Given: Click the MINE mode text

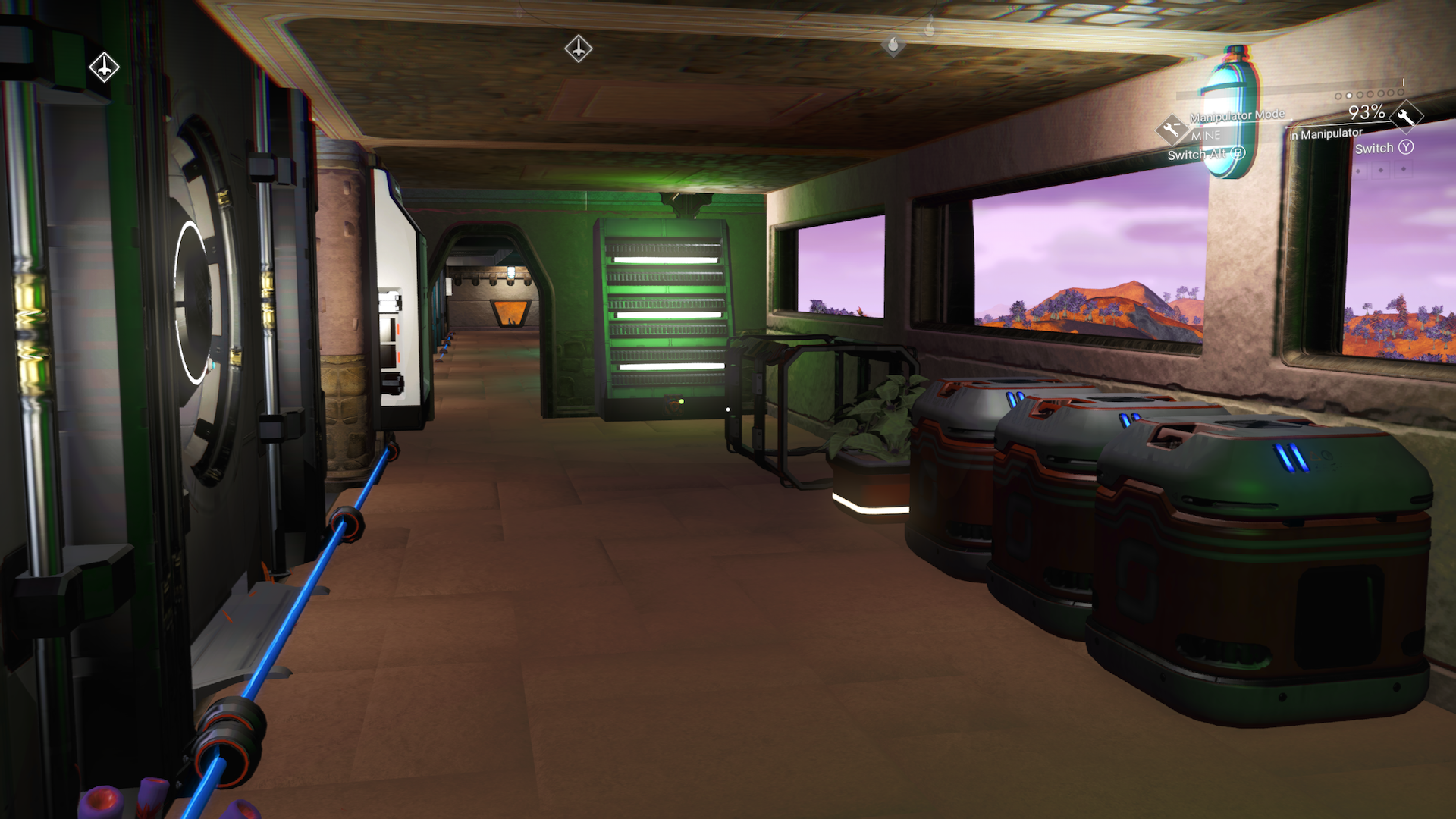Looking at the screenshot, I should click(1207, 136).
